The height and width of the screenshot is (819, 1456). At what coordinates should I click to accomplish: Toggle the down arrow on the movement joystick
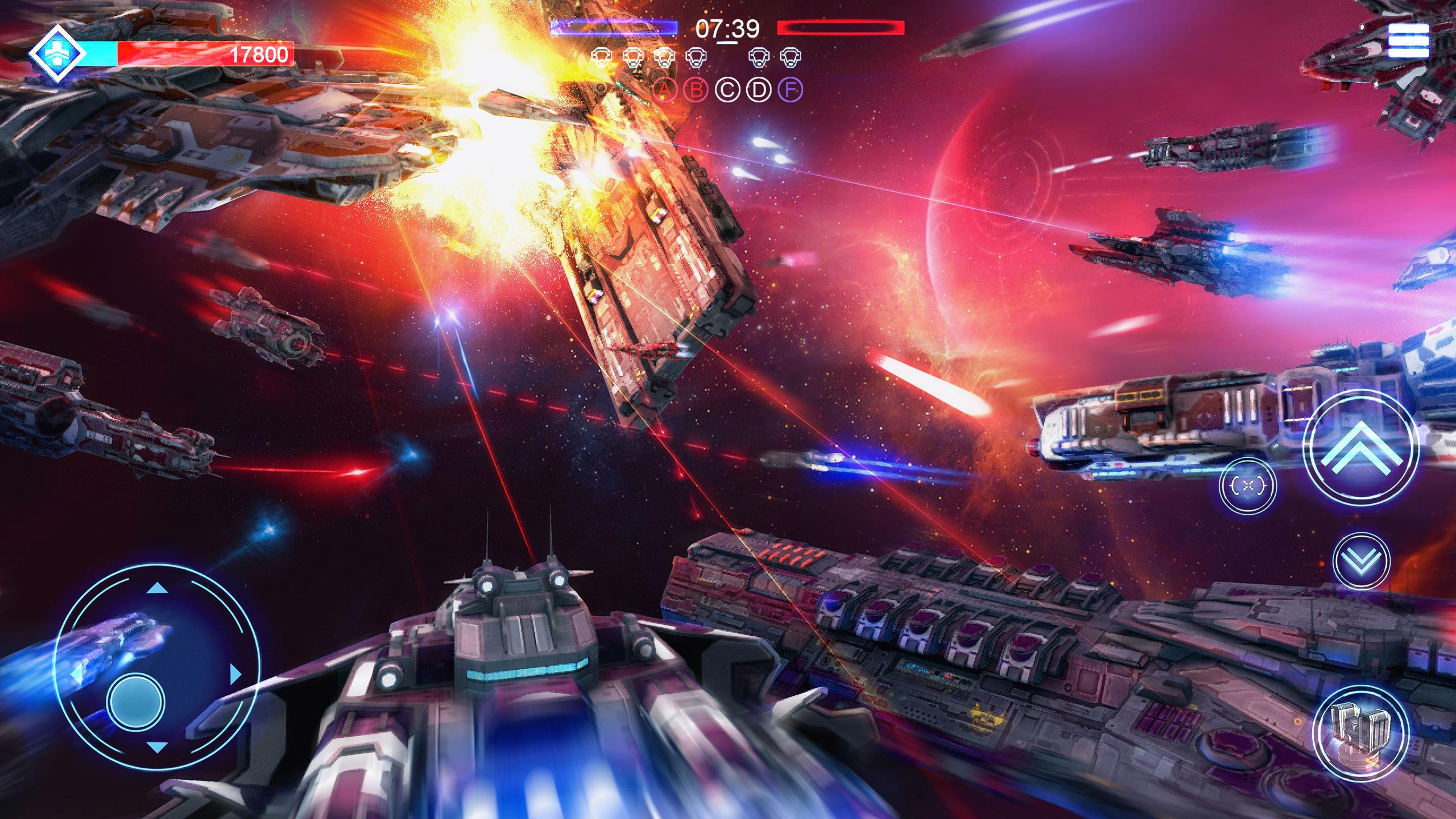pos(157,749)
